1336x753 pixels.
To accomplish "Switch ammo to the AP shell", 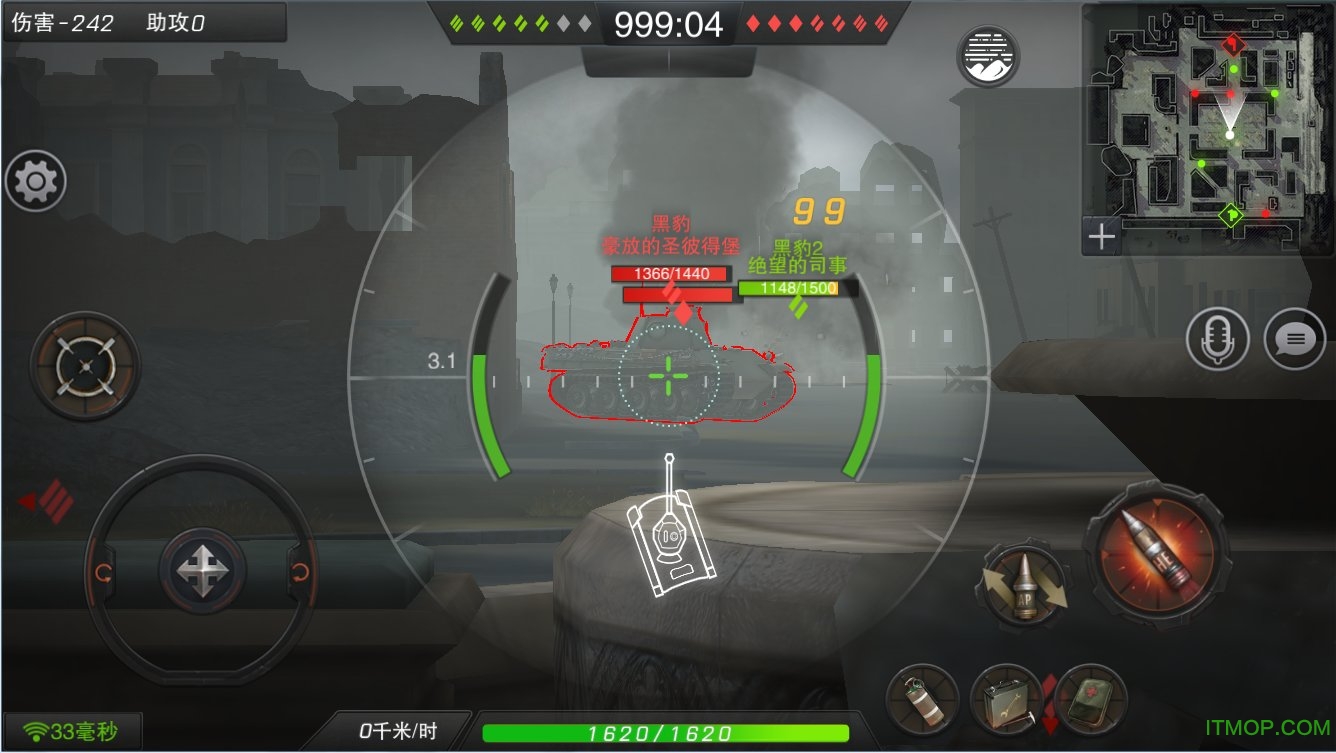I will point(1024,586).
